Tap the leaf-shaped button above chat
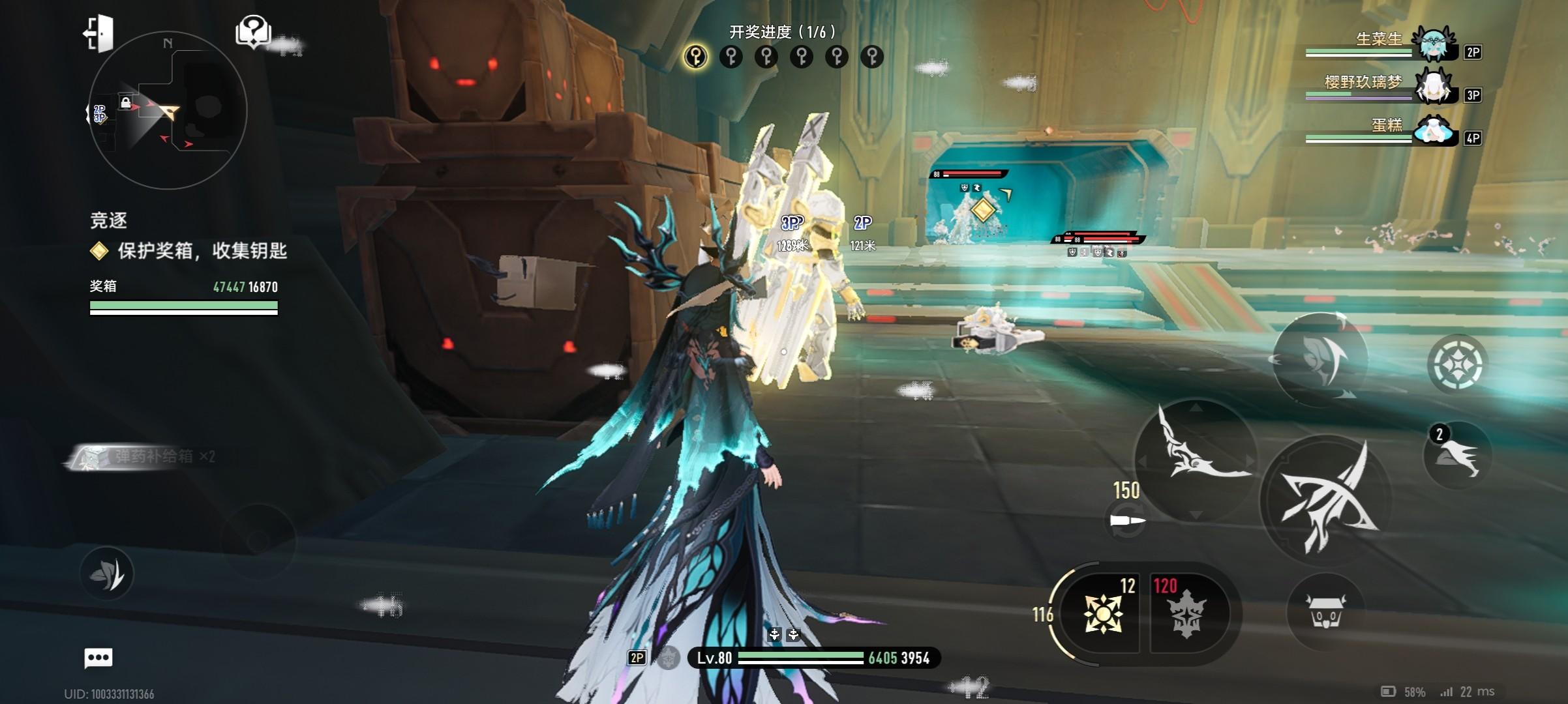 107,574
